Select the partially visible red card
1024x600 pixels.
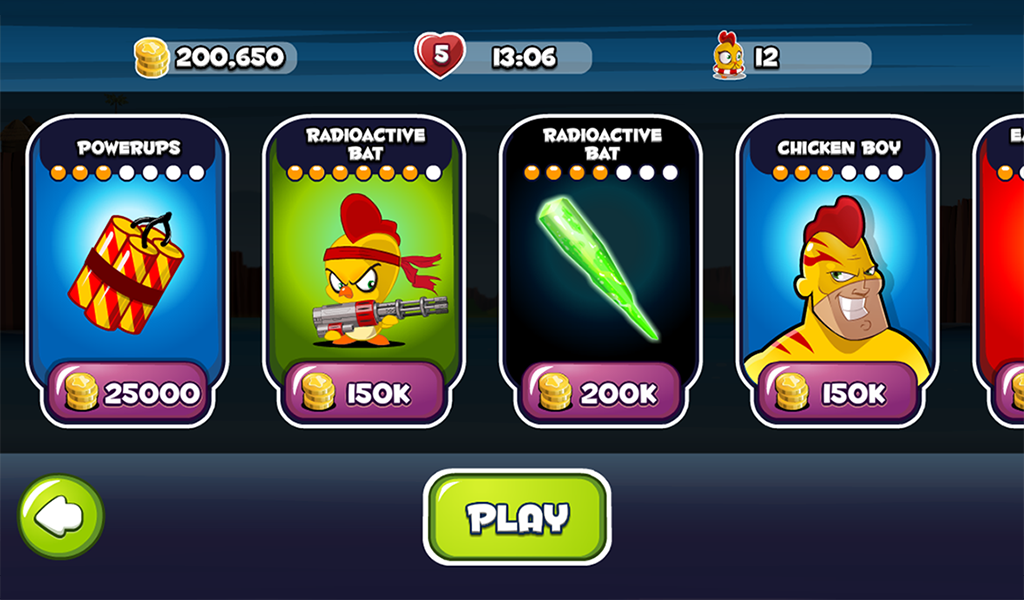(1002, 270)
